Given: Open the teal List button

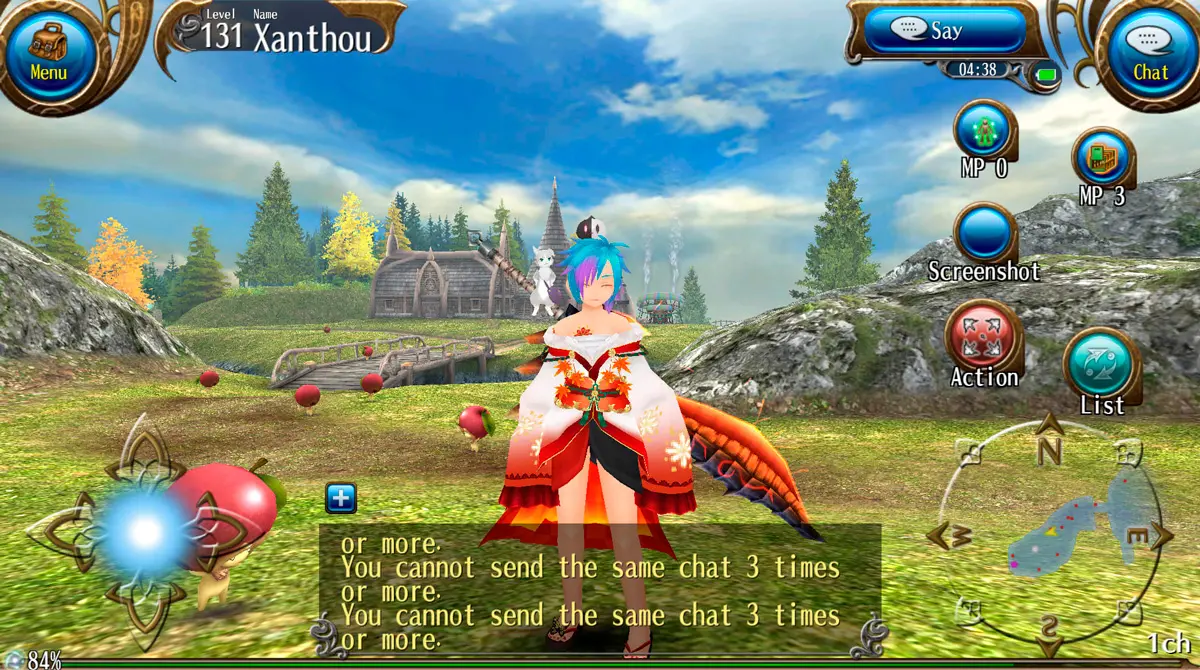Looking at the screenshot, I should tap(1101, 364).
